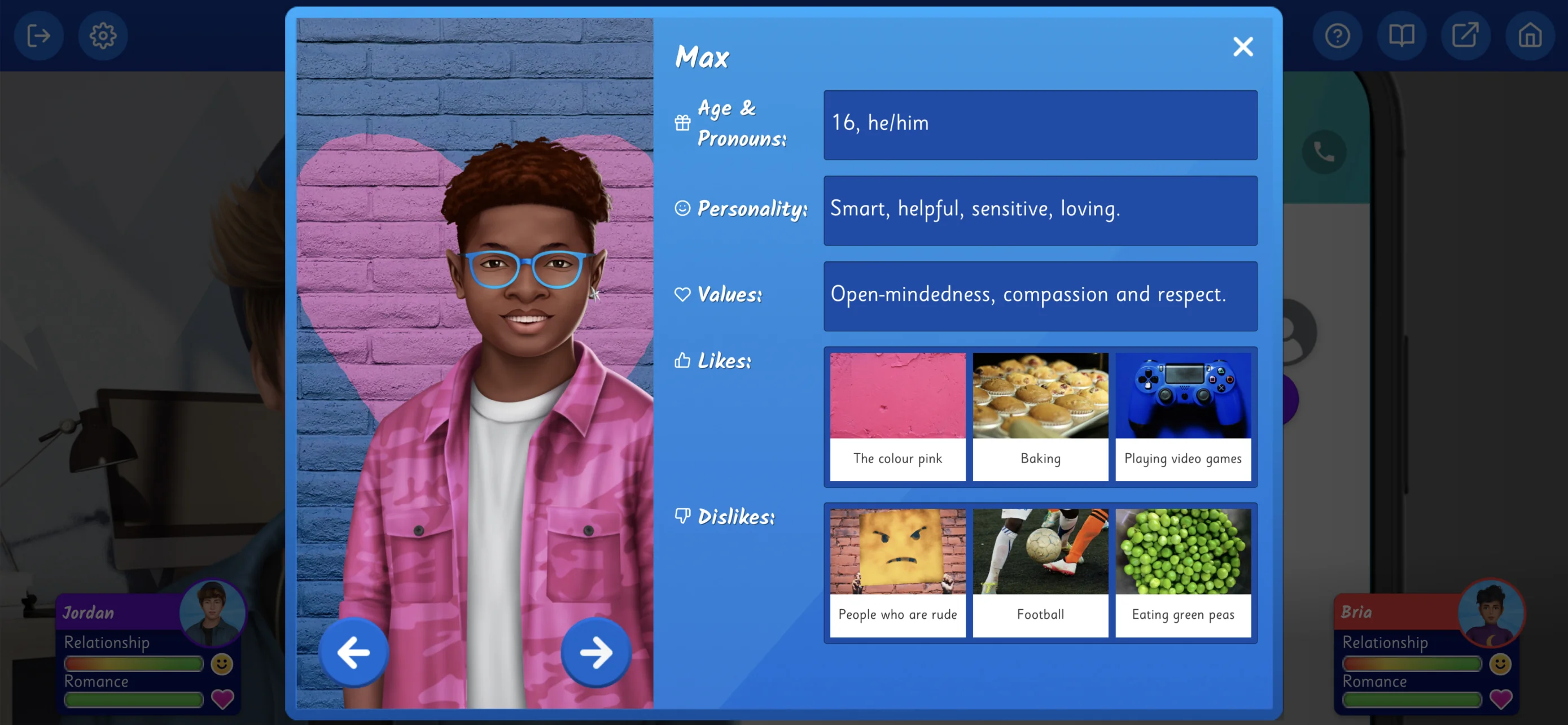Open the glossary book icon

click(x=1401, y=36)
